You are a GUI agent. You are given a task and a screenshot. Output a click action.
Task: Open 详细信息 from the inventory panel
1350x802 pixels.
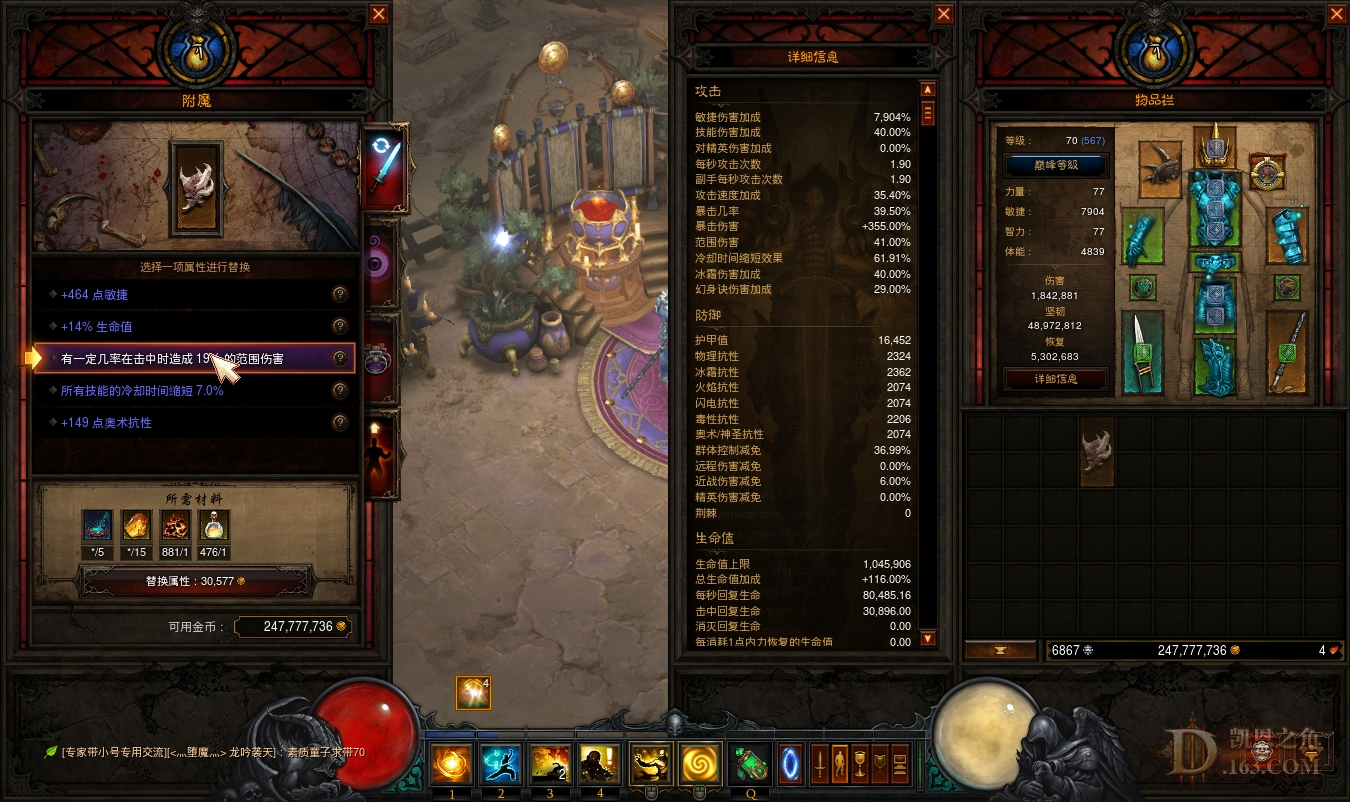click(x=1055, y=378)
